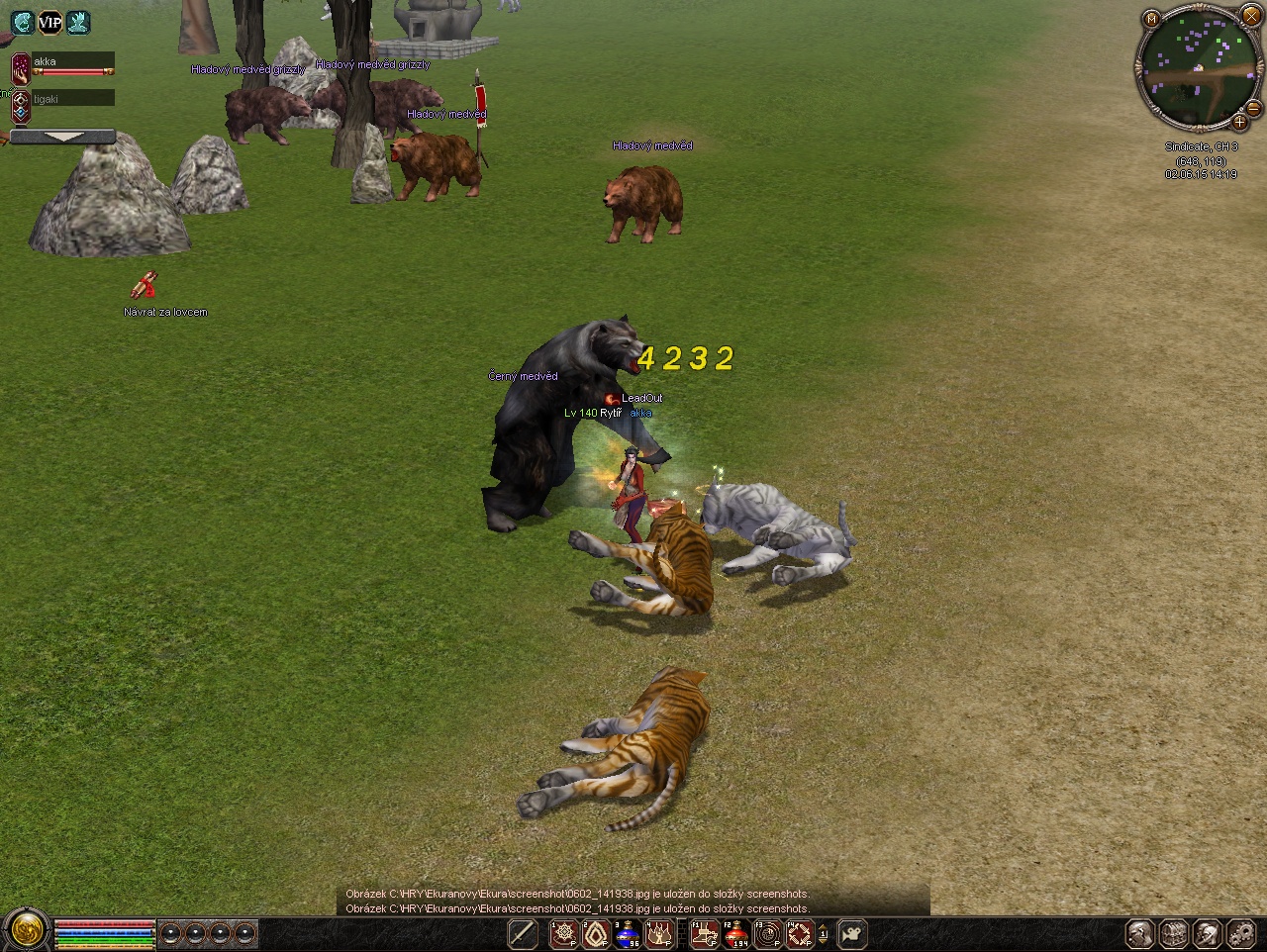Use the blue mana potion slot
The height and width of the screenshot is (952, 1267).
[628, 933]
